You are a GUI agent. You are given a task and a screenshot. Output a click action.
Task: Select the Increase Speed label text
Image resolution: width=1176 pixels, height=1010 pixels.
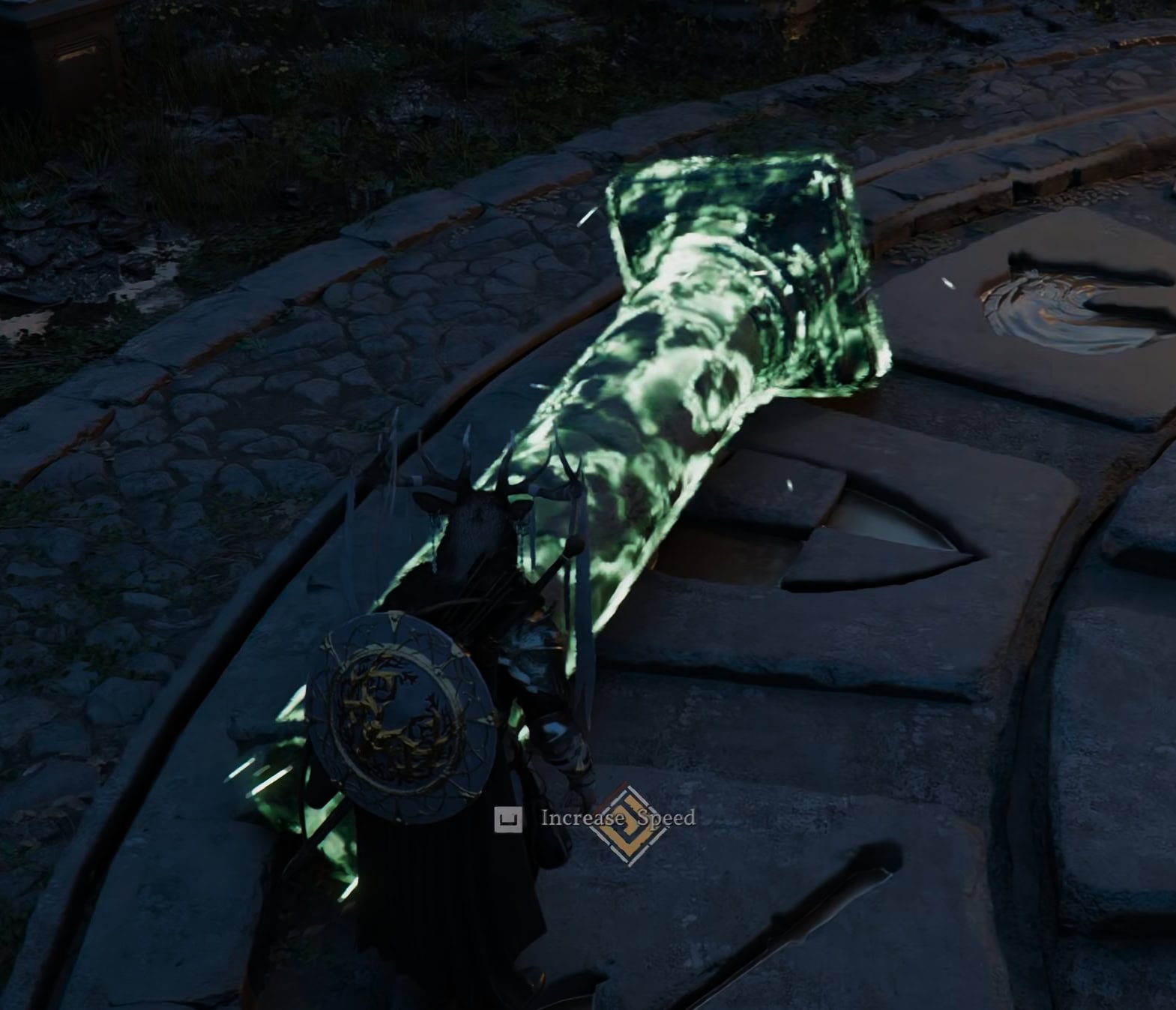click(x=615, y=821)
